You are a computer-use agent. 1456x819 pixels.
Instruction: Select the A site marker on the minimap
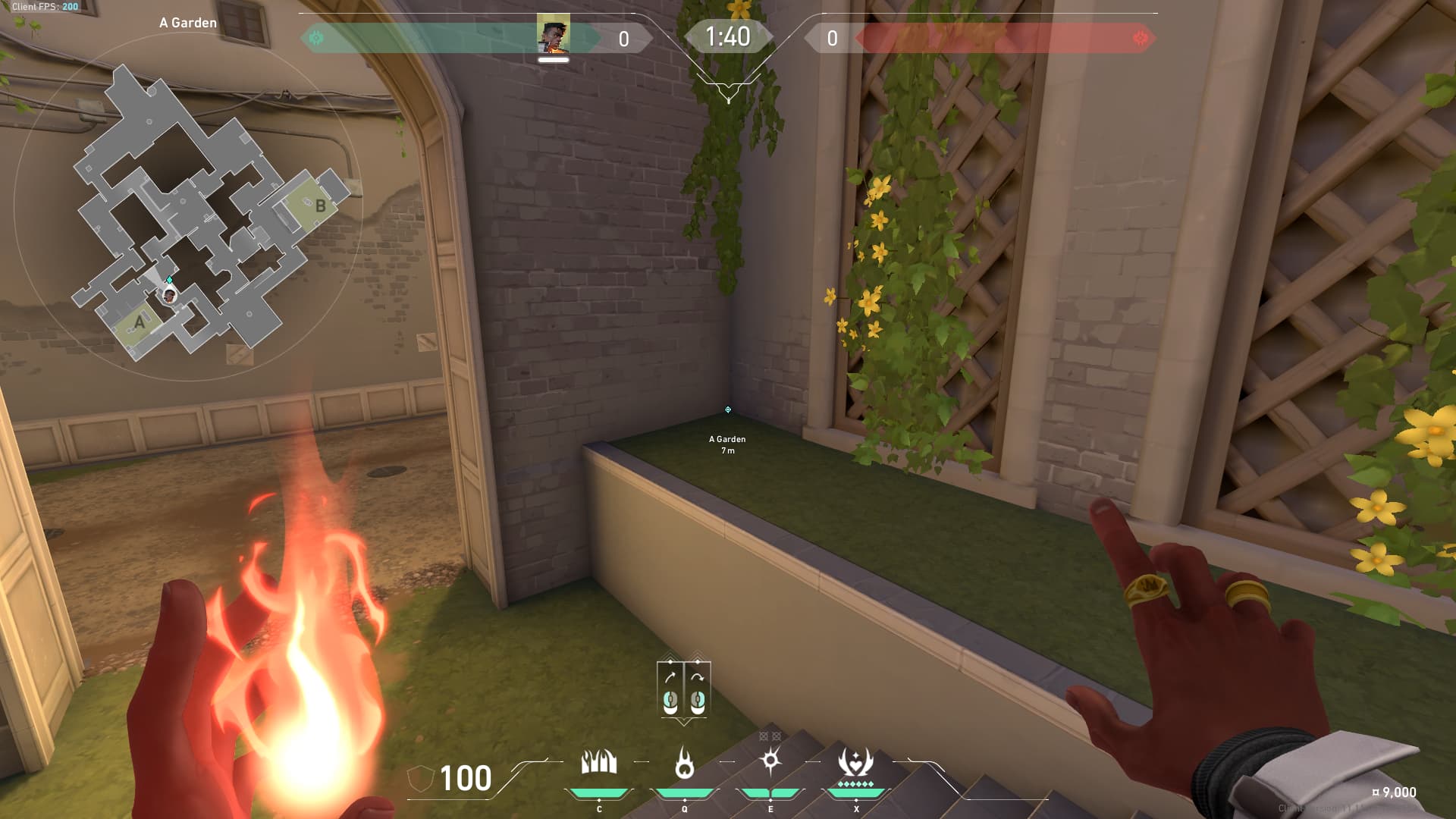pyautogui.click(x=139, y=322)
